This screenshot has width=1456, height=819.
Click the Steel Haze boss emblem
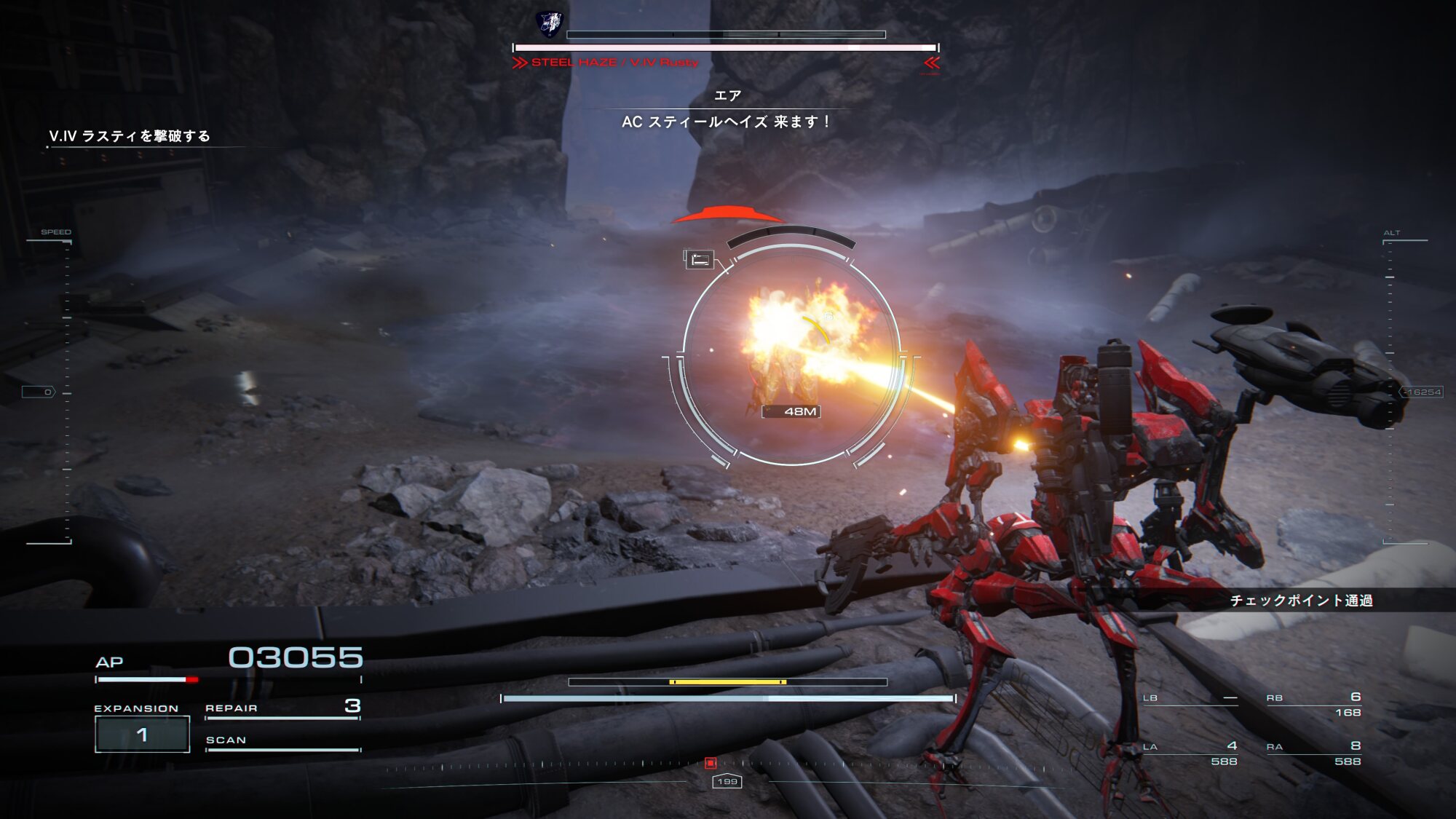point(550,23)
